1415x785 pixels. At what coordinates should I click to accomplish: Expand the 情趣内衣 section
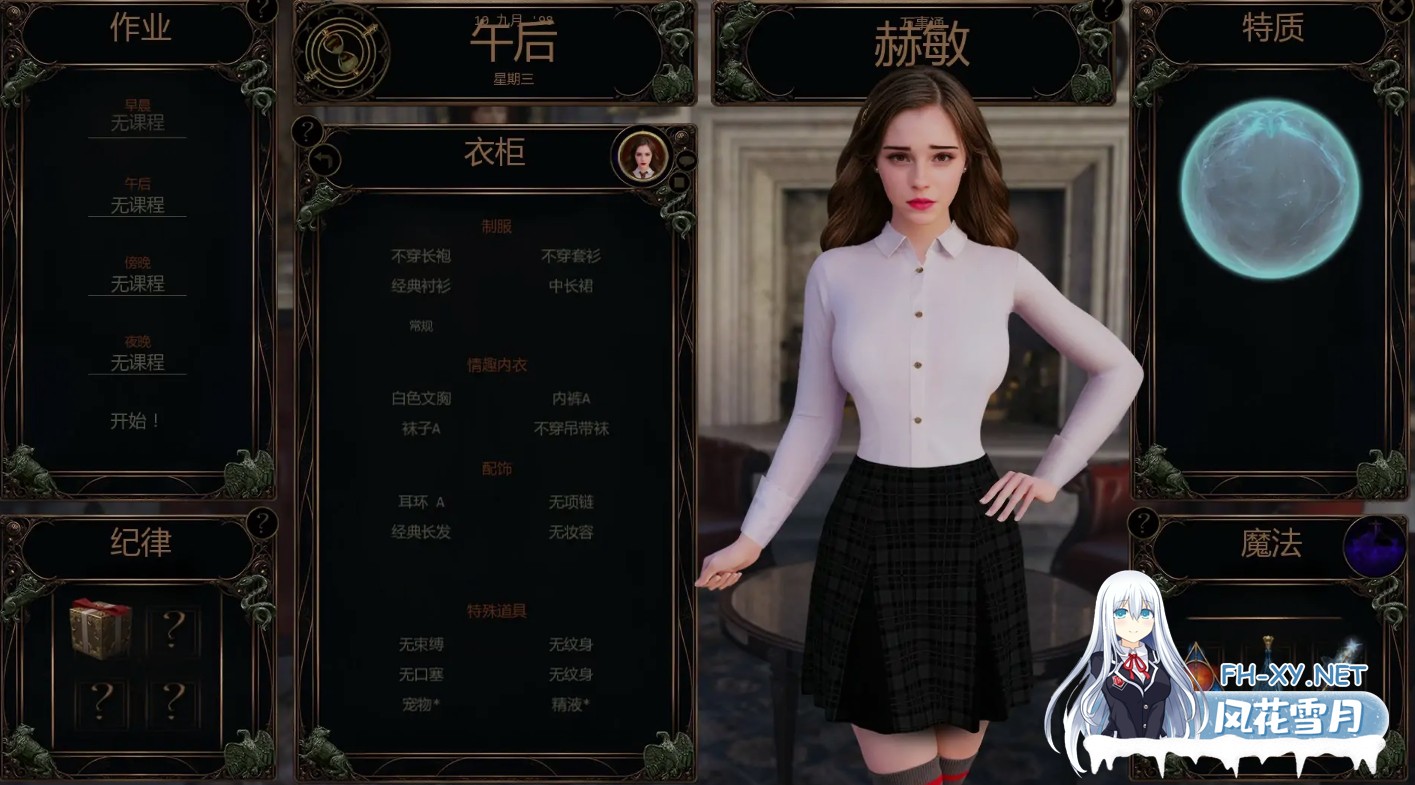pos(497,364)
